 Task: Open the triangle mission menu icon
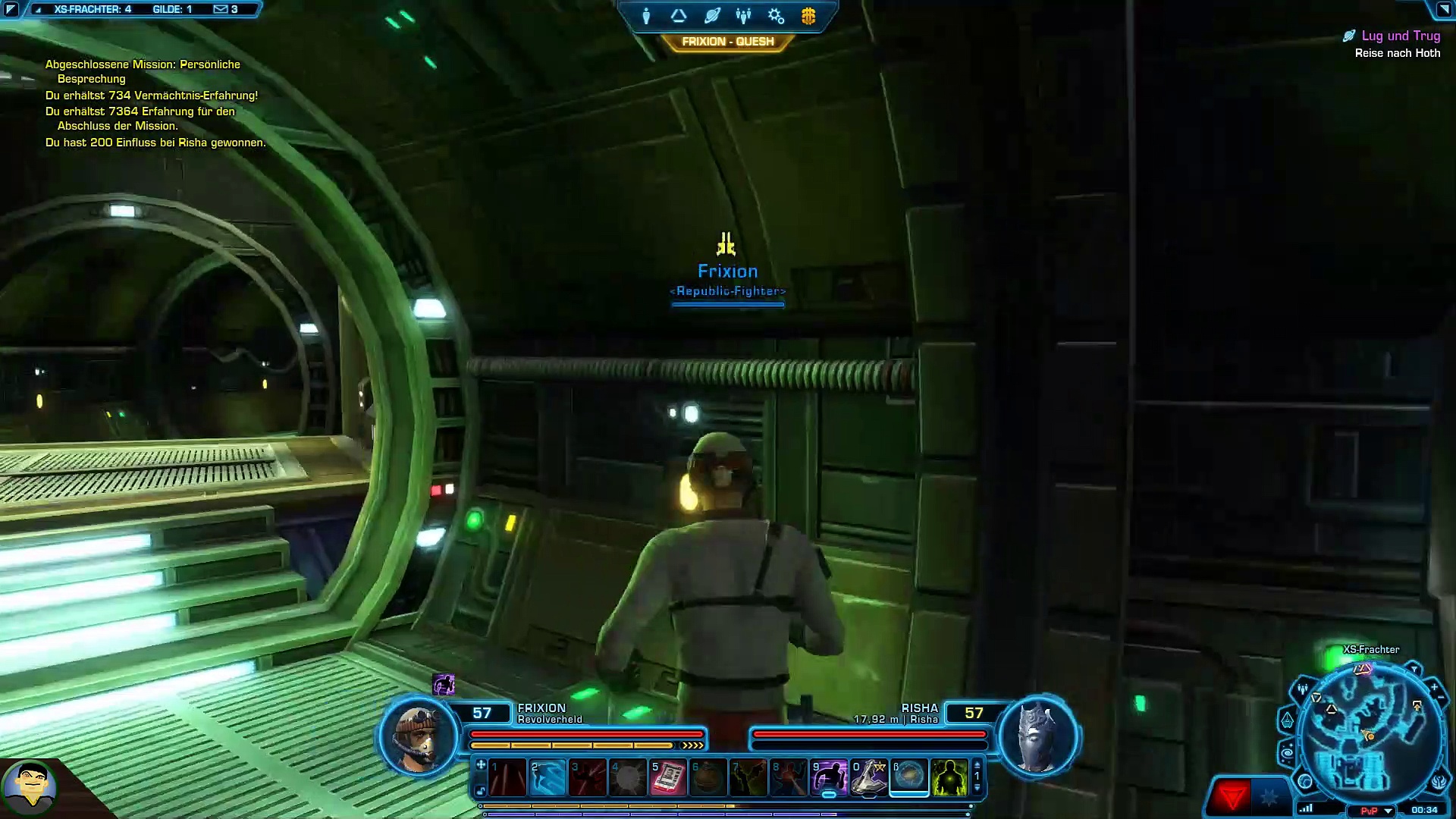679,16
